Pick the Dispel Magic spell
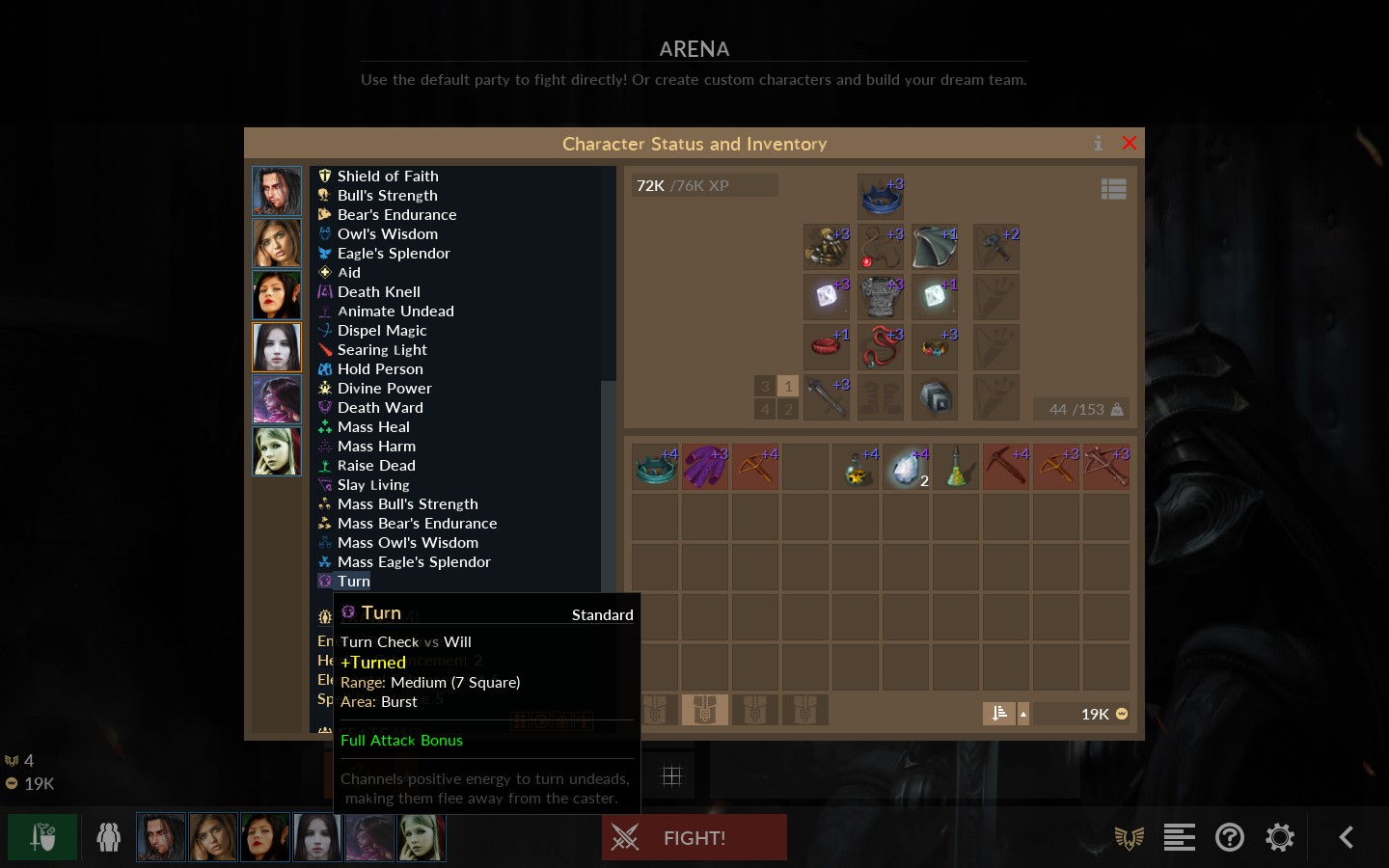The height and width of the screenshot is (868, 1389). tap(381, 331)
